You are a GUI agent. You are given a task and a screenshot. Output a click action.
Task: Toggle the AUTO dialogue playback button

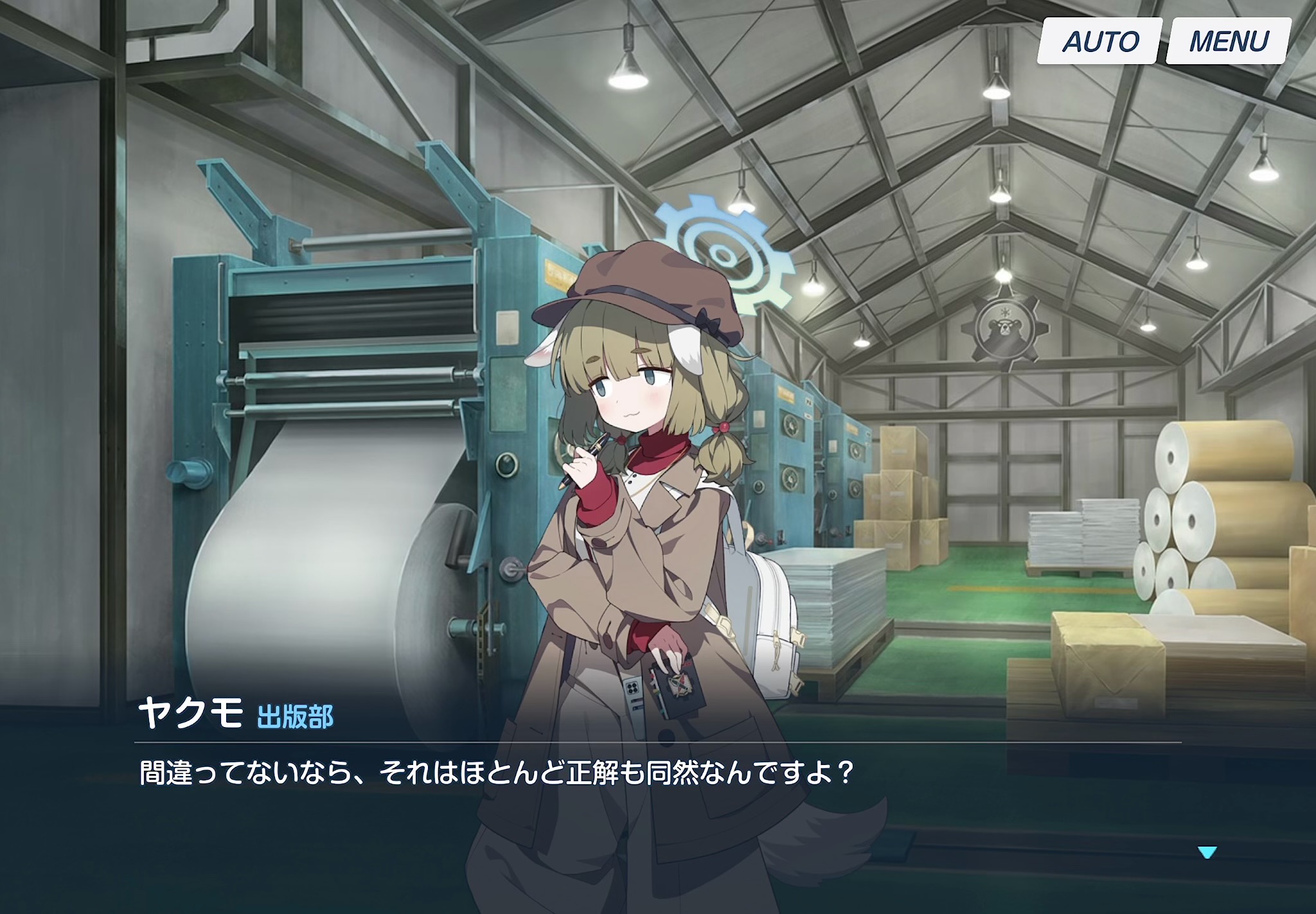1099,42
